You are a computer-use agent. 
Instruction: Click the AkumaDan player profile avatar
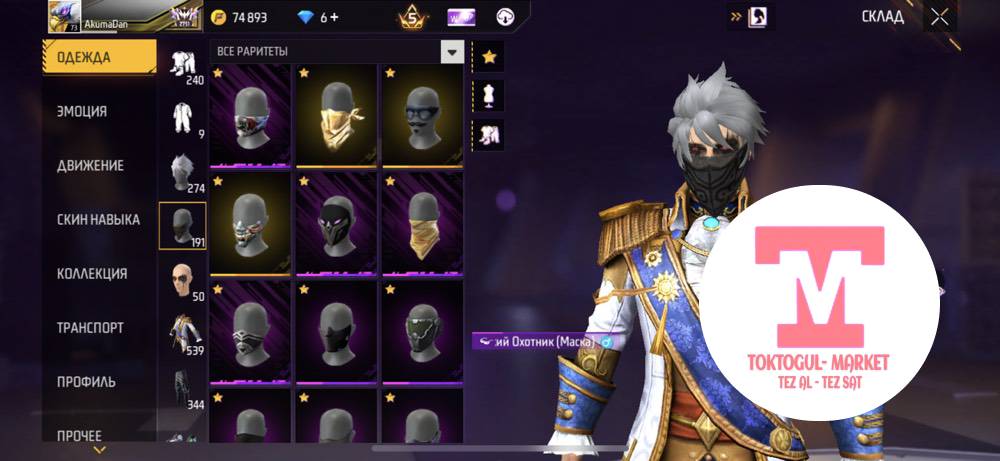(65, 16)
